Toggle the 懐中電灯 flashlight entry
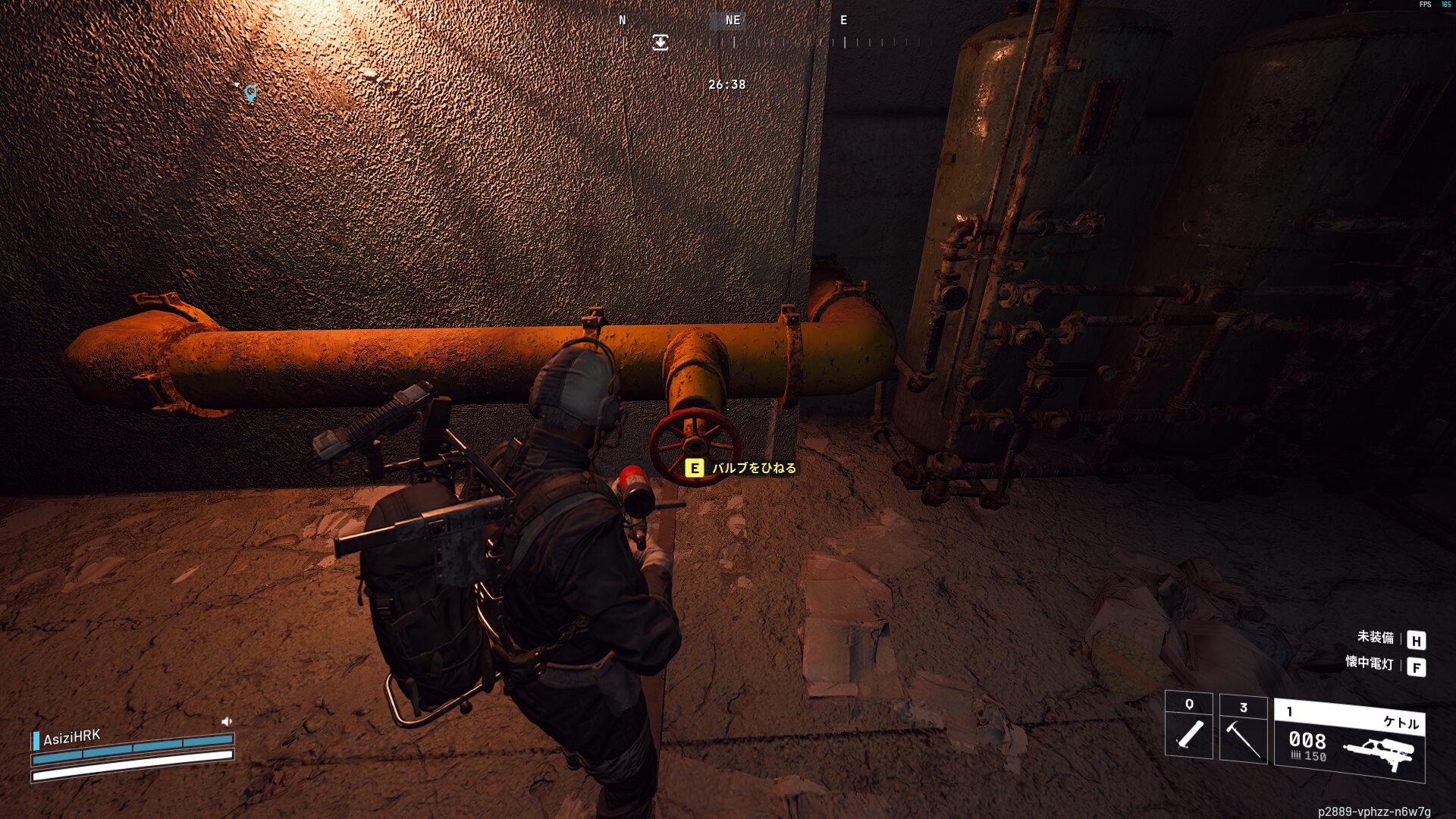 (1370, 664)
